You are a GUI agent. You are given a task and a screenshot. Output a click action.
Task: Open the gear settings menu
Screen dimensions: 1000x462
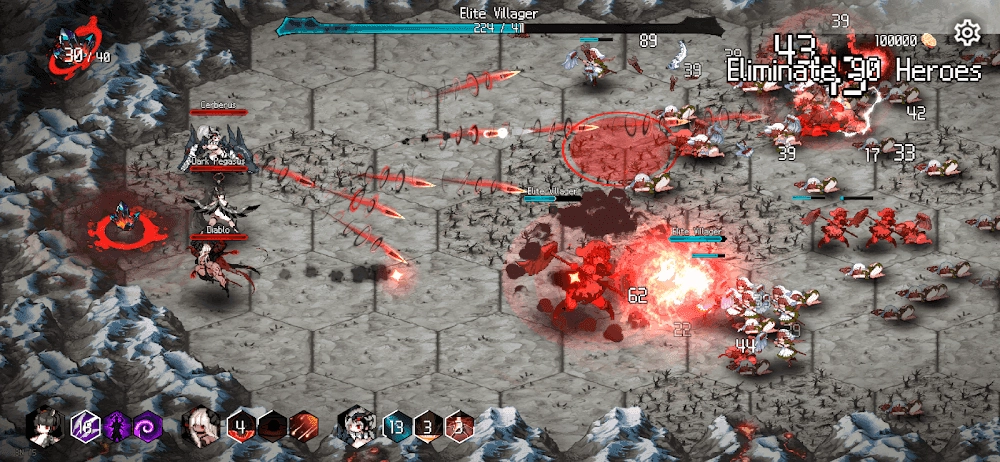tap(967, 34)
